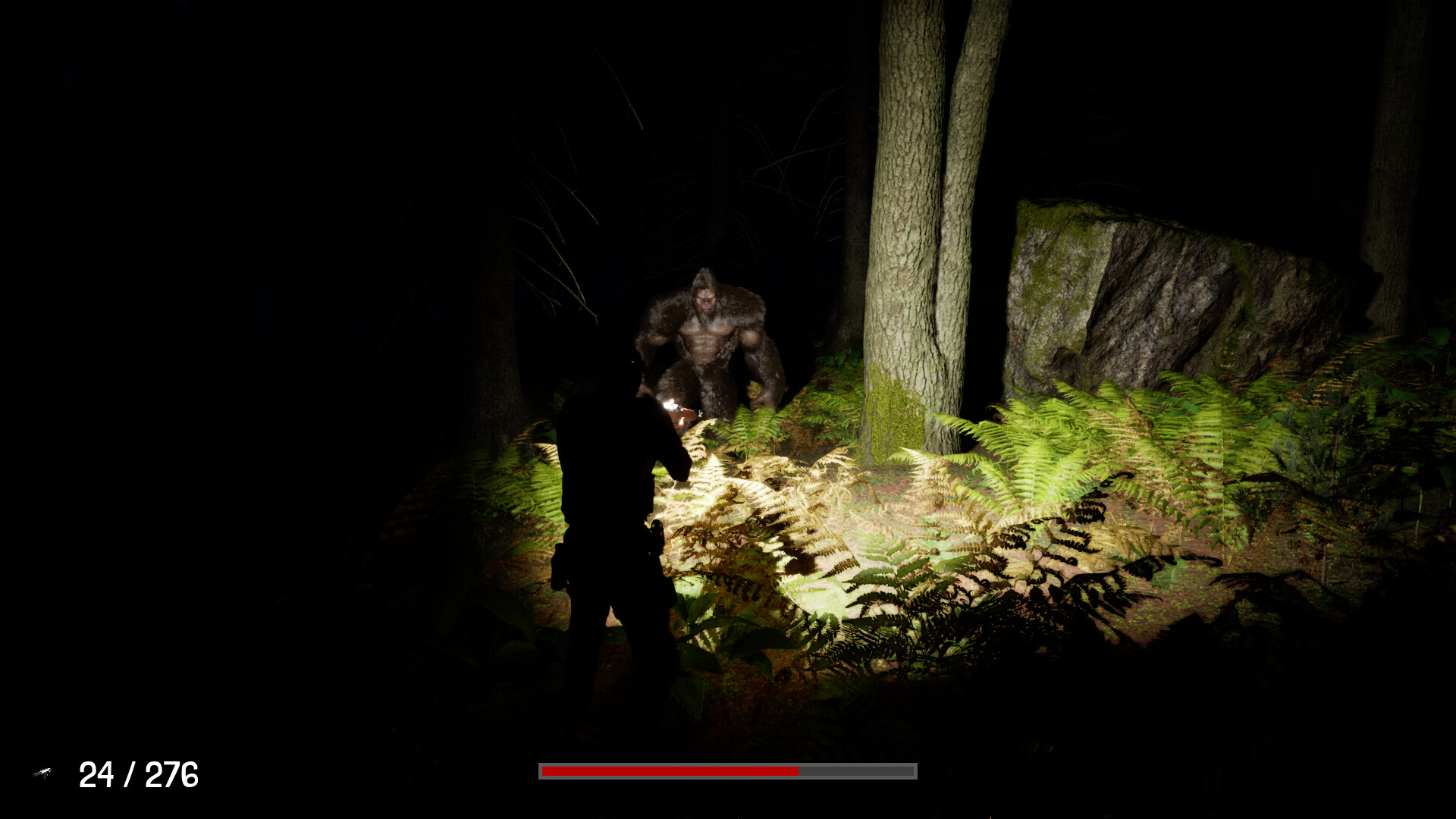
Task: Click the reserve ammo number 276
Action: point(173,775)
